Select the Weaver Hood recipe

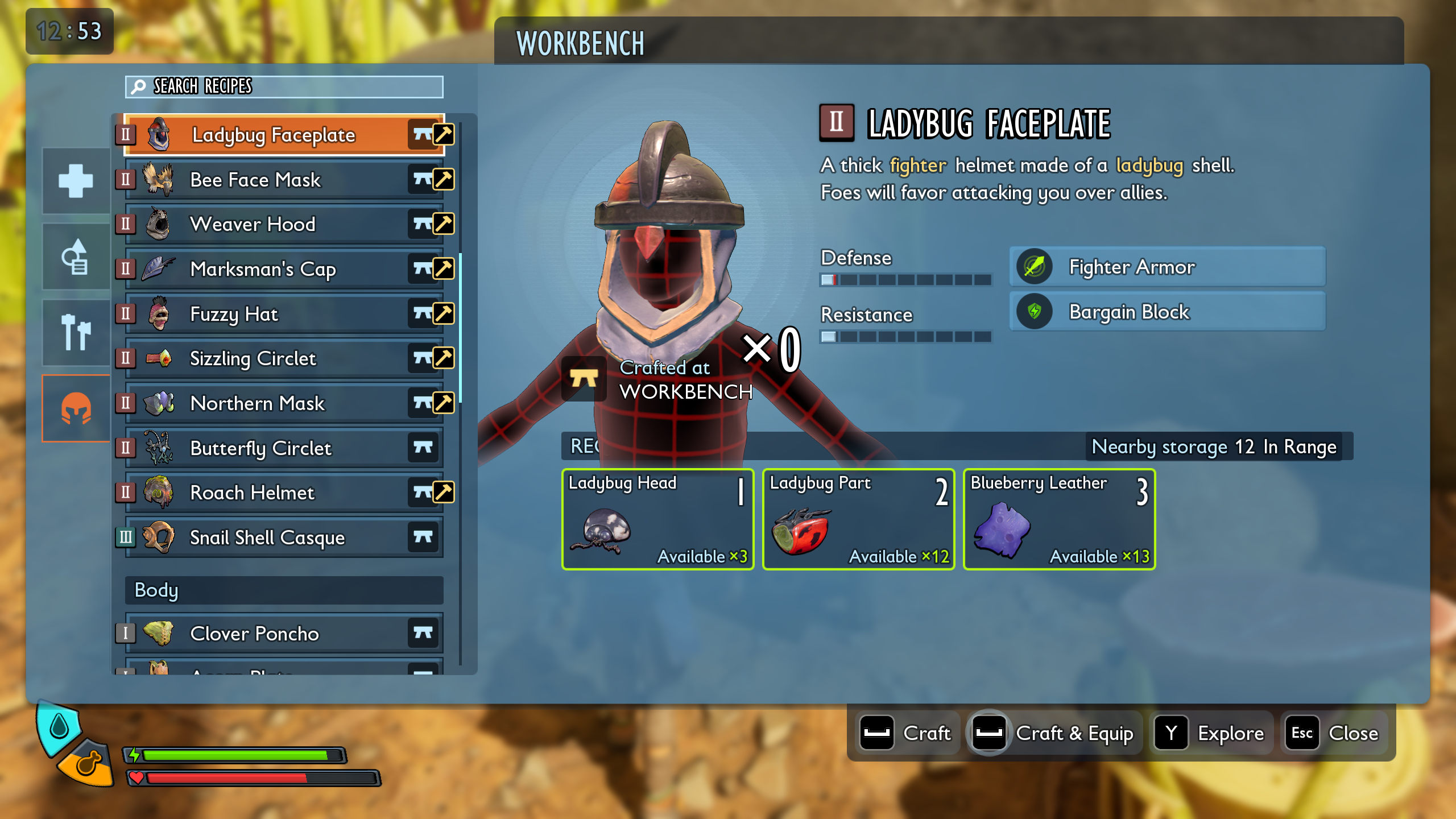click(x=267, y=224)
